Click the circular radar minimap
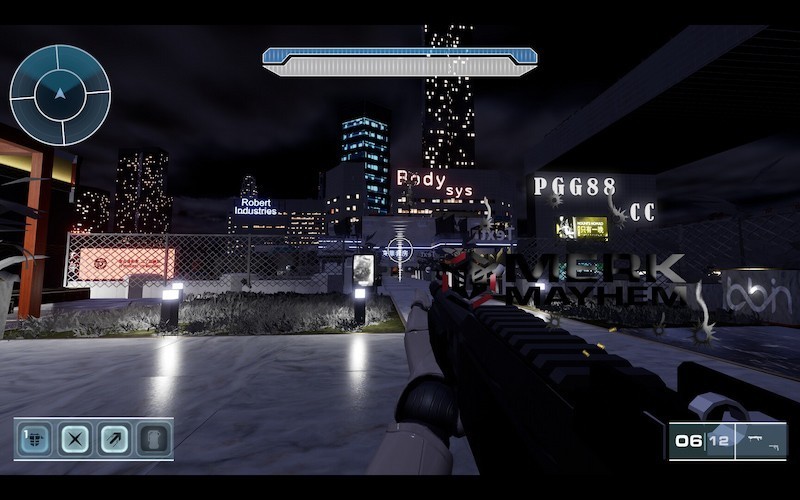Screen dimensions: 800x500 60,95
